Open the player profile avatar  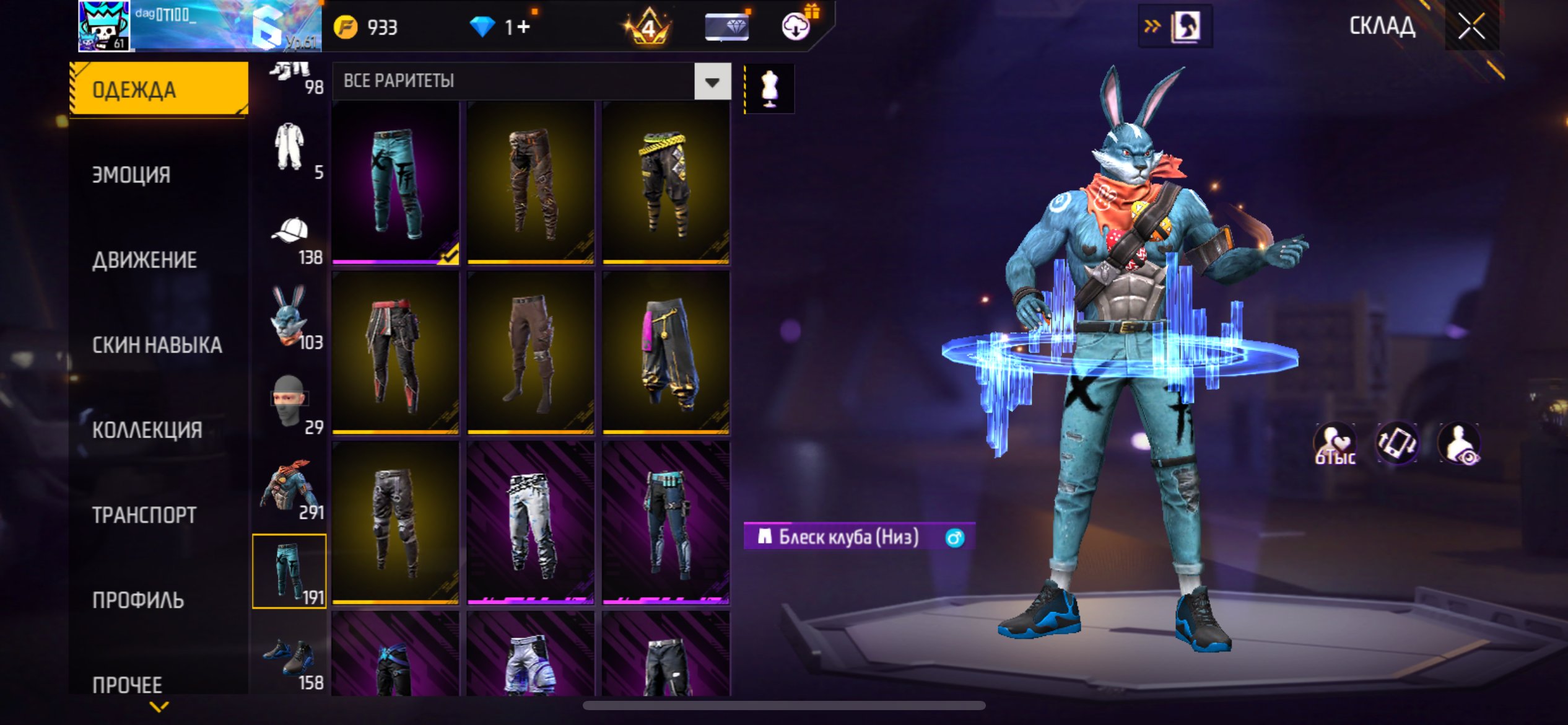coord(104,26)
